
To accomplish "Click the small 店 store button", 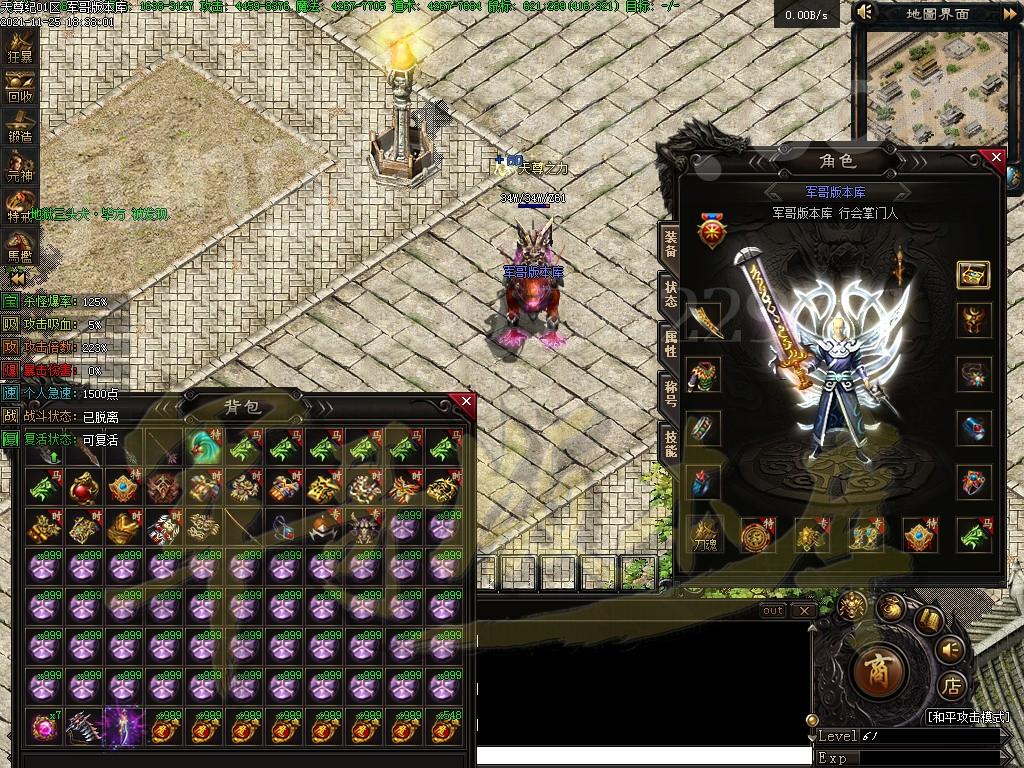I will (953, 686).
